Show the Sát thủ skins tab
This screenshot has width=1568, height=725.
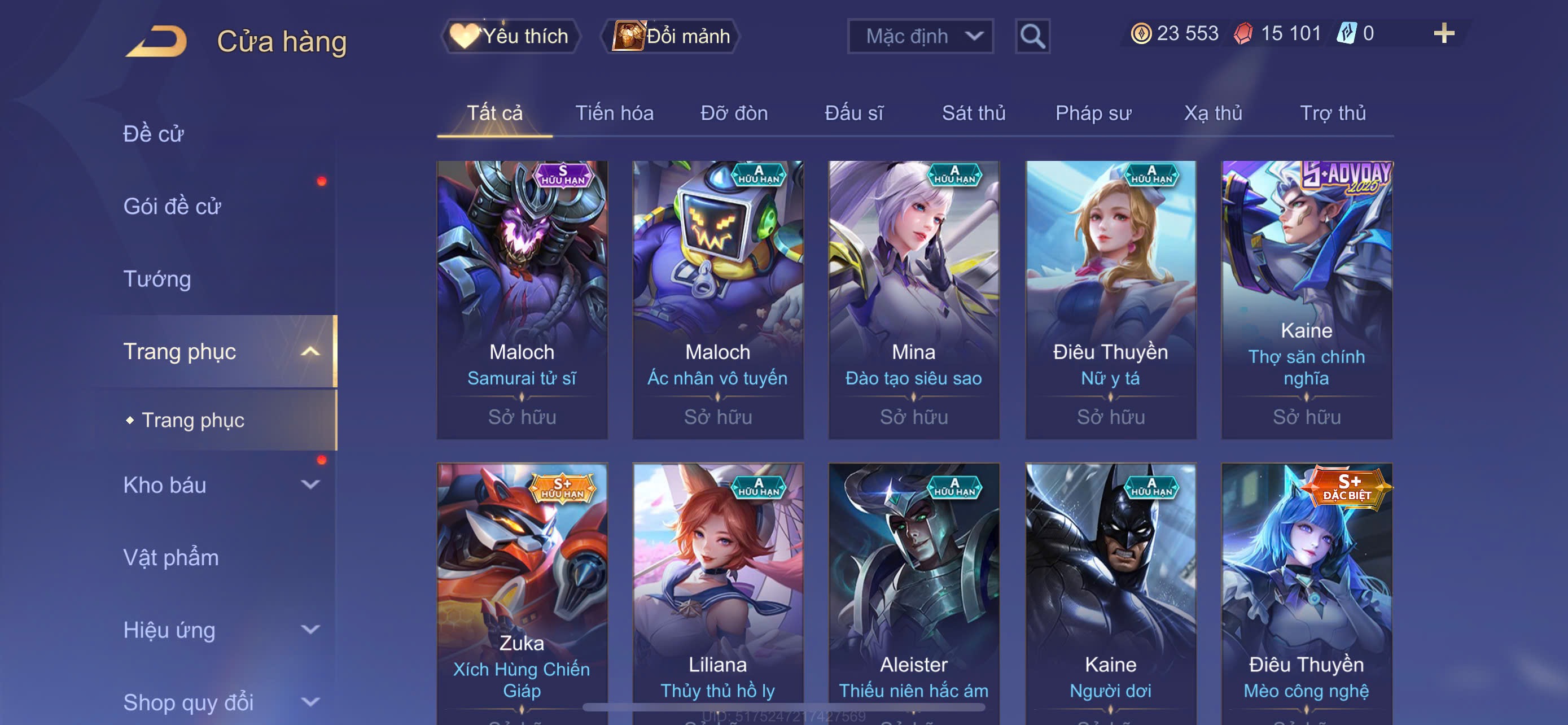click(973, 113)
